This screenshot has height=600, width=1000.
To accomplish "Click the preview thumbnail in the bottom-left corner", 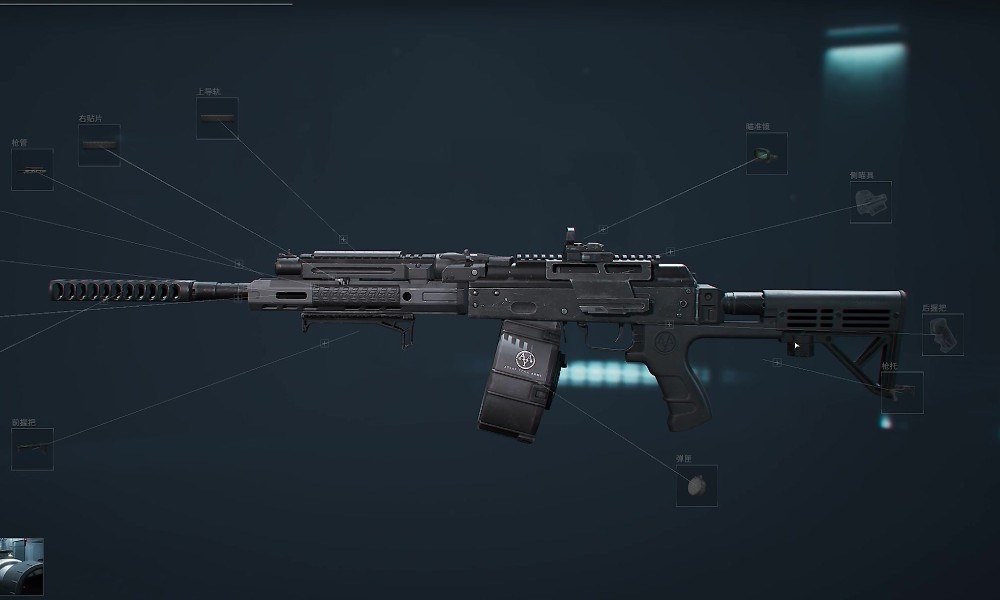I will point(21,567).
